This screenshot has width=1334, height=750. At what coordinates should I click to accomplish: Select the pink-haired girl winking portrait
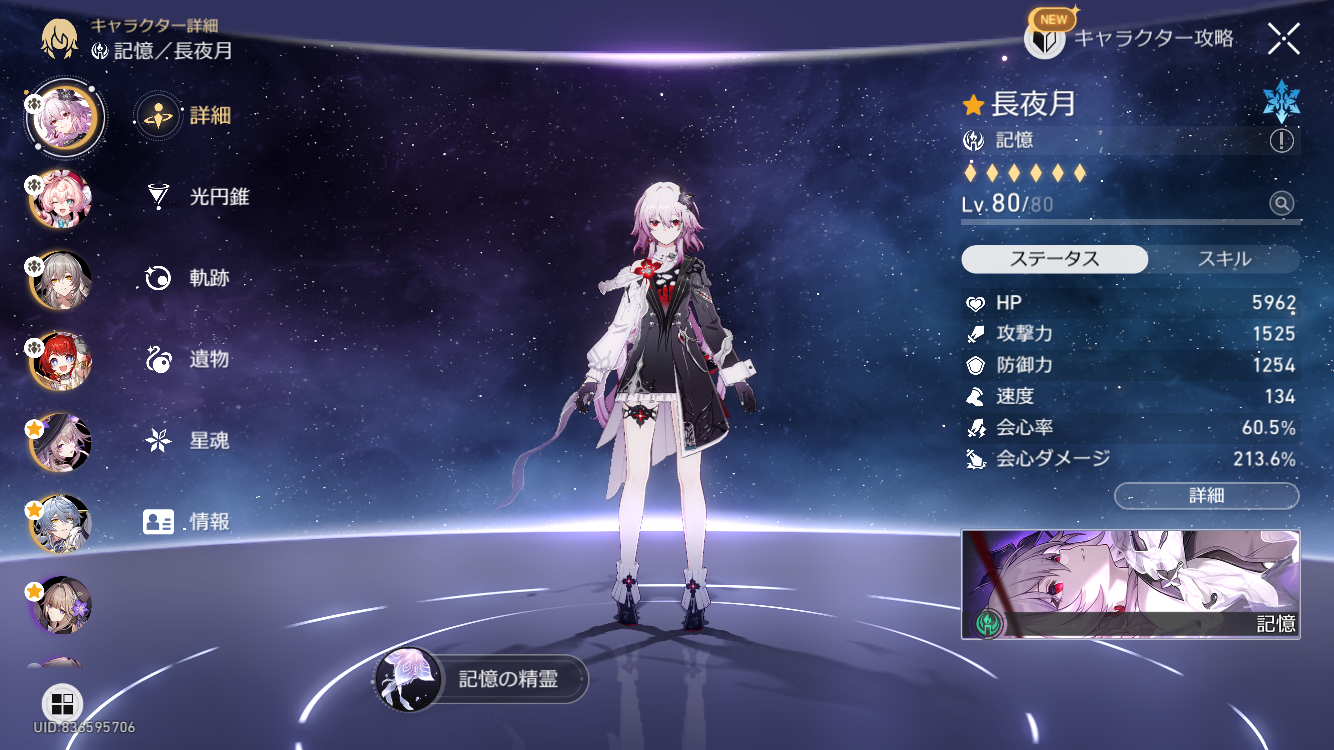(61, 199)
